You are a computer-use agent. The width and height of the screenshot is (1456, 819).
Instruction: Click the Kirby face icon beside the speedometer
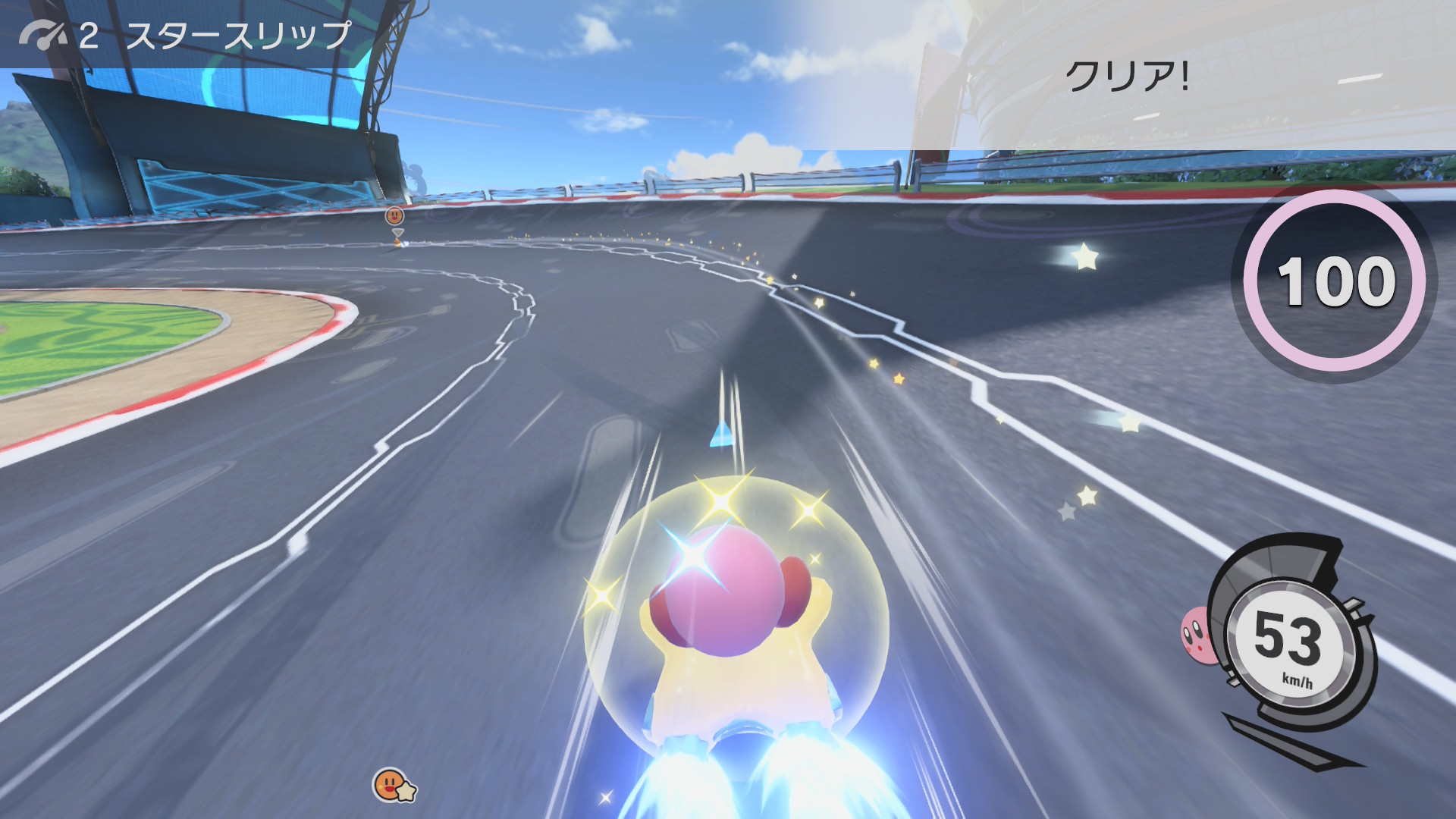(x=1196, y=635)
